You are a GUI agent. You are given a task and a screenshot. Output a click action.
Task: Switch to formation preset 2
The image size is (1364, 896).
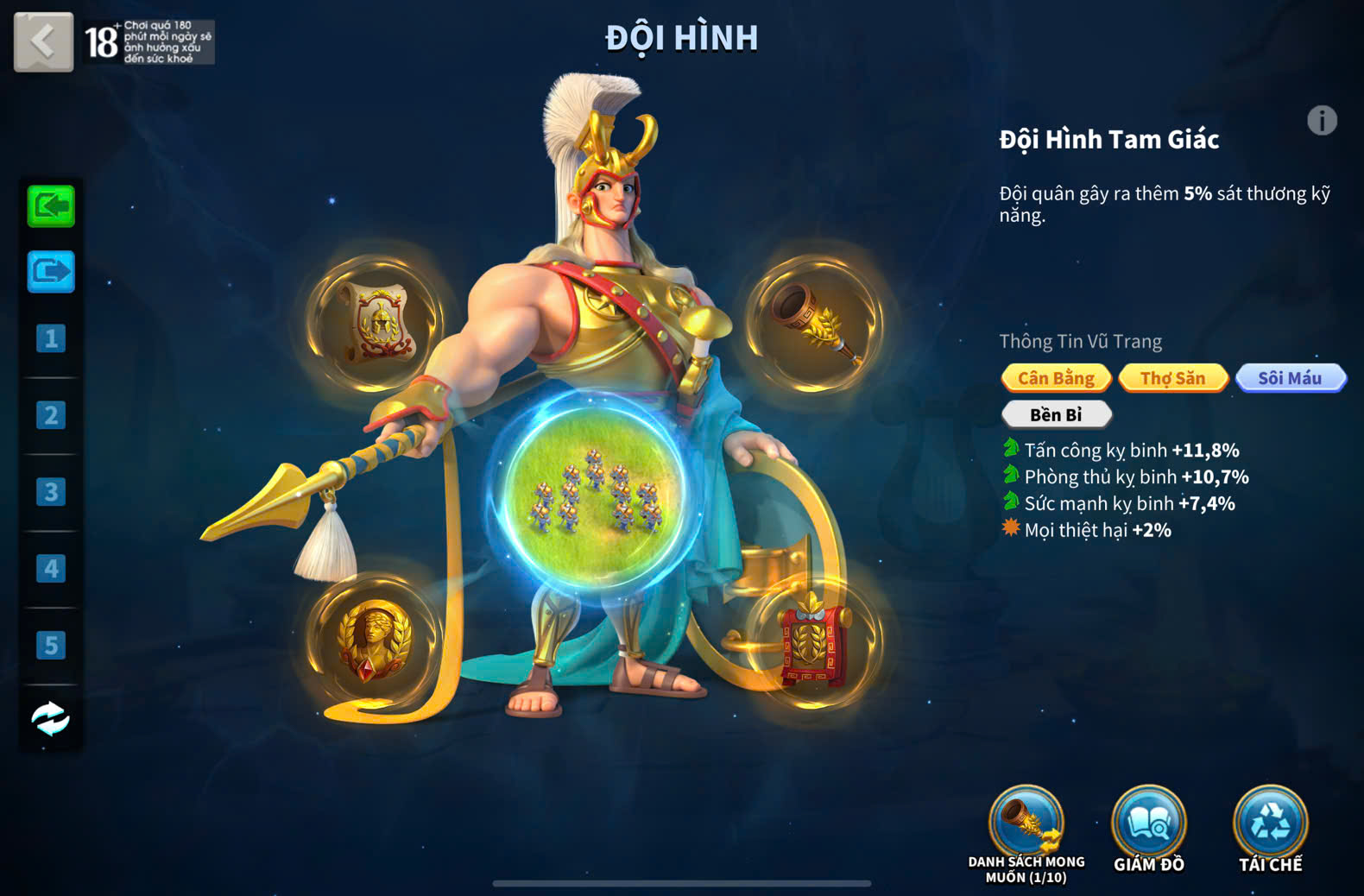[x=51, y=415]
